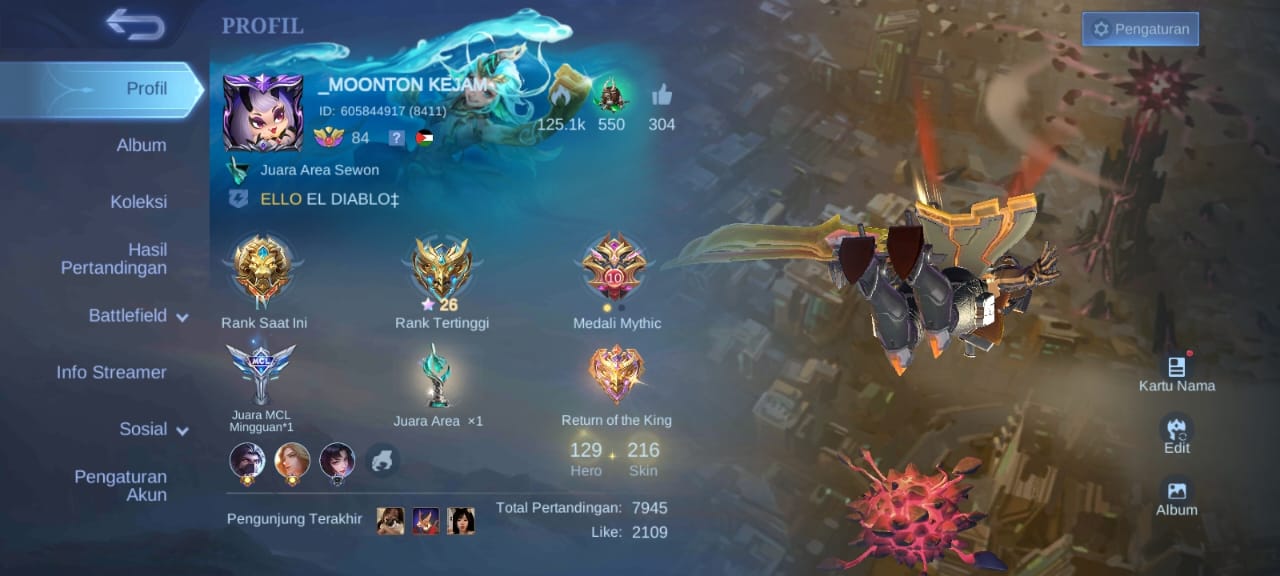The image size is (1280, 576).
Task: Open the Info Streamer tab
Action: click(x=111, y=372)
